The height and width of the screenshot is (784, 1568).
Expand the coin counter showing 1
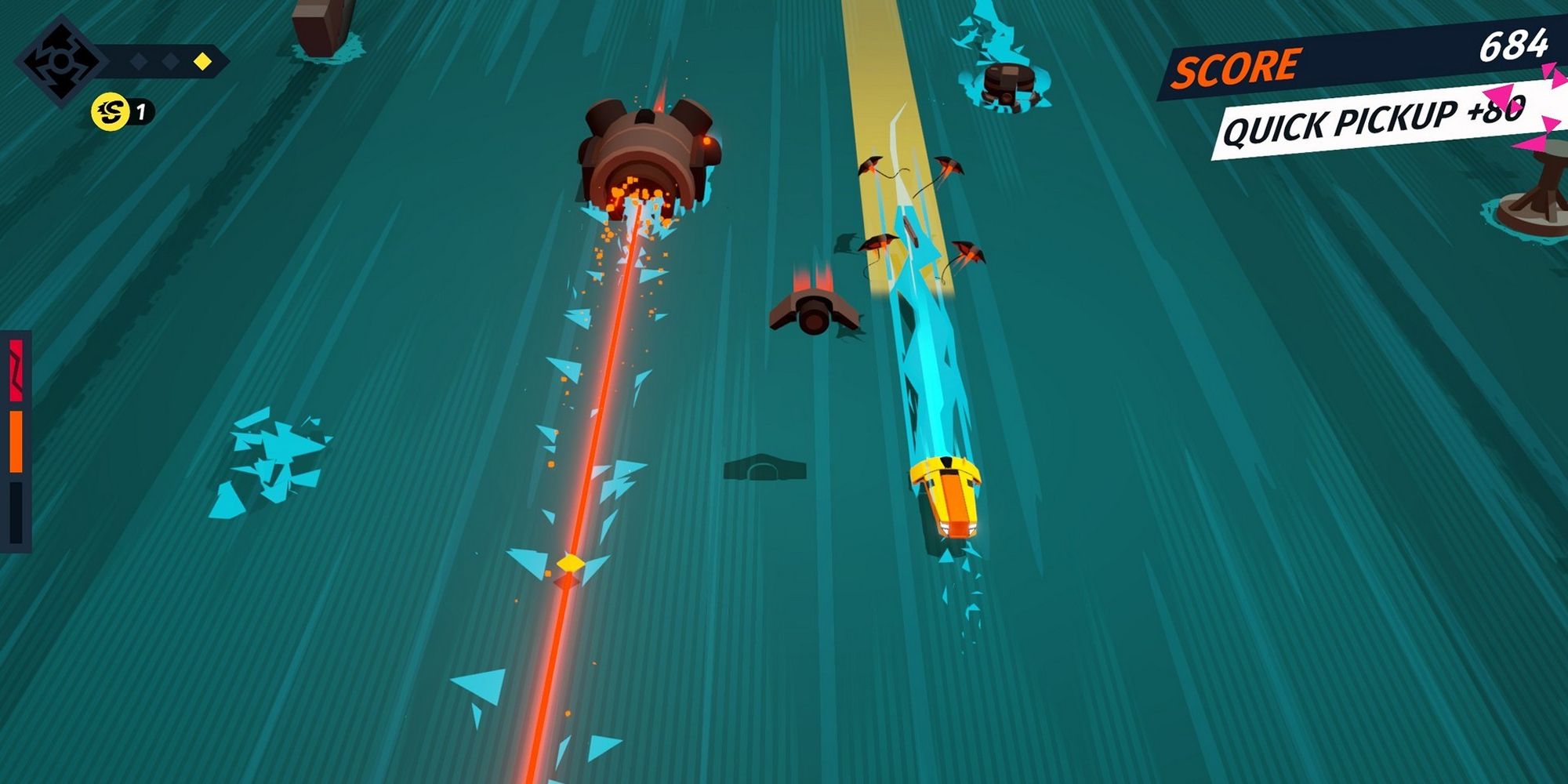[122, 113]
